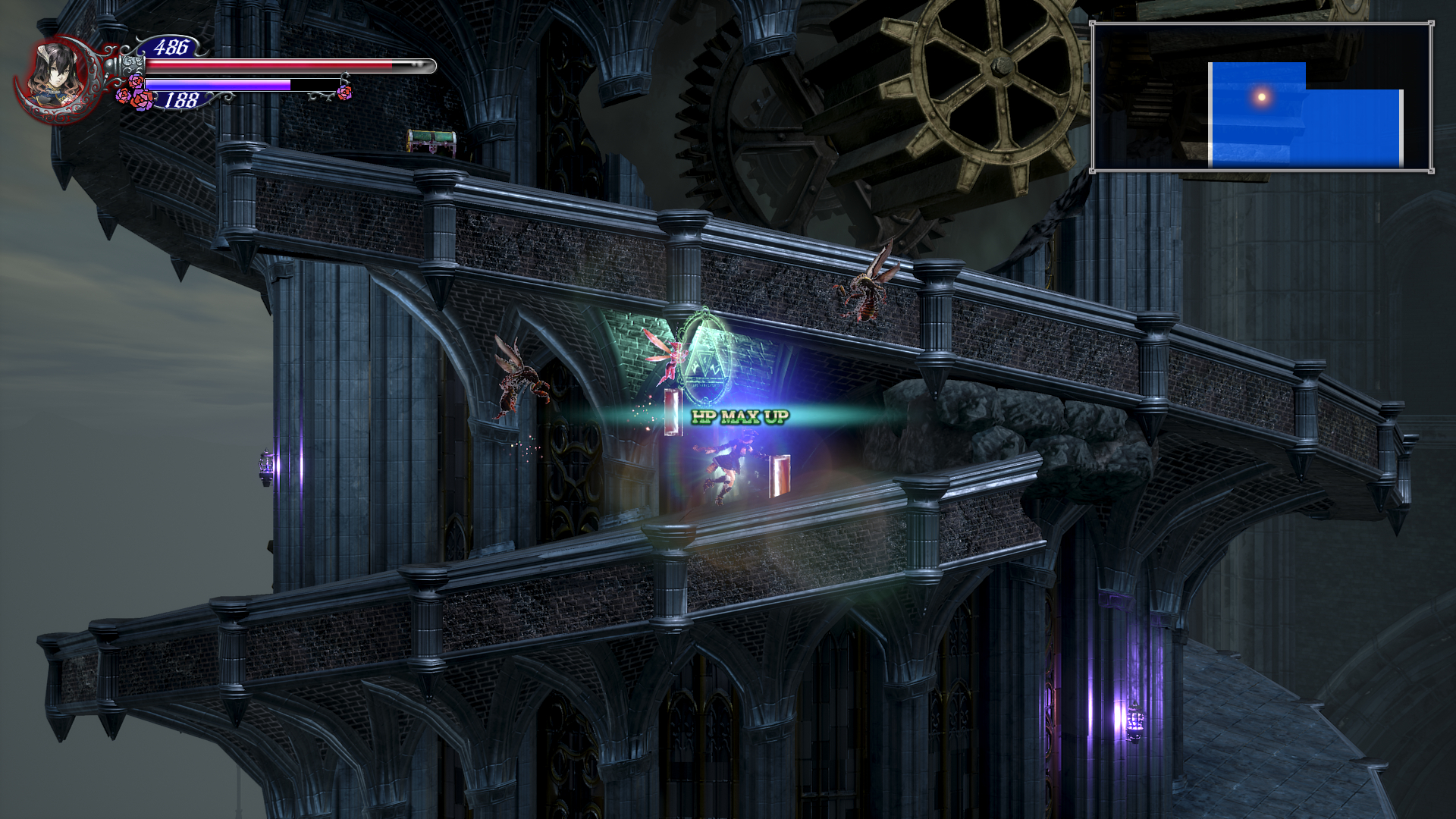Click the minimap in the corner
Viewport: 1456px width, 819px height.
click(1262, 97)
